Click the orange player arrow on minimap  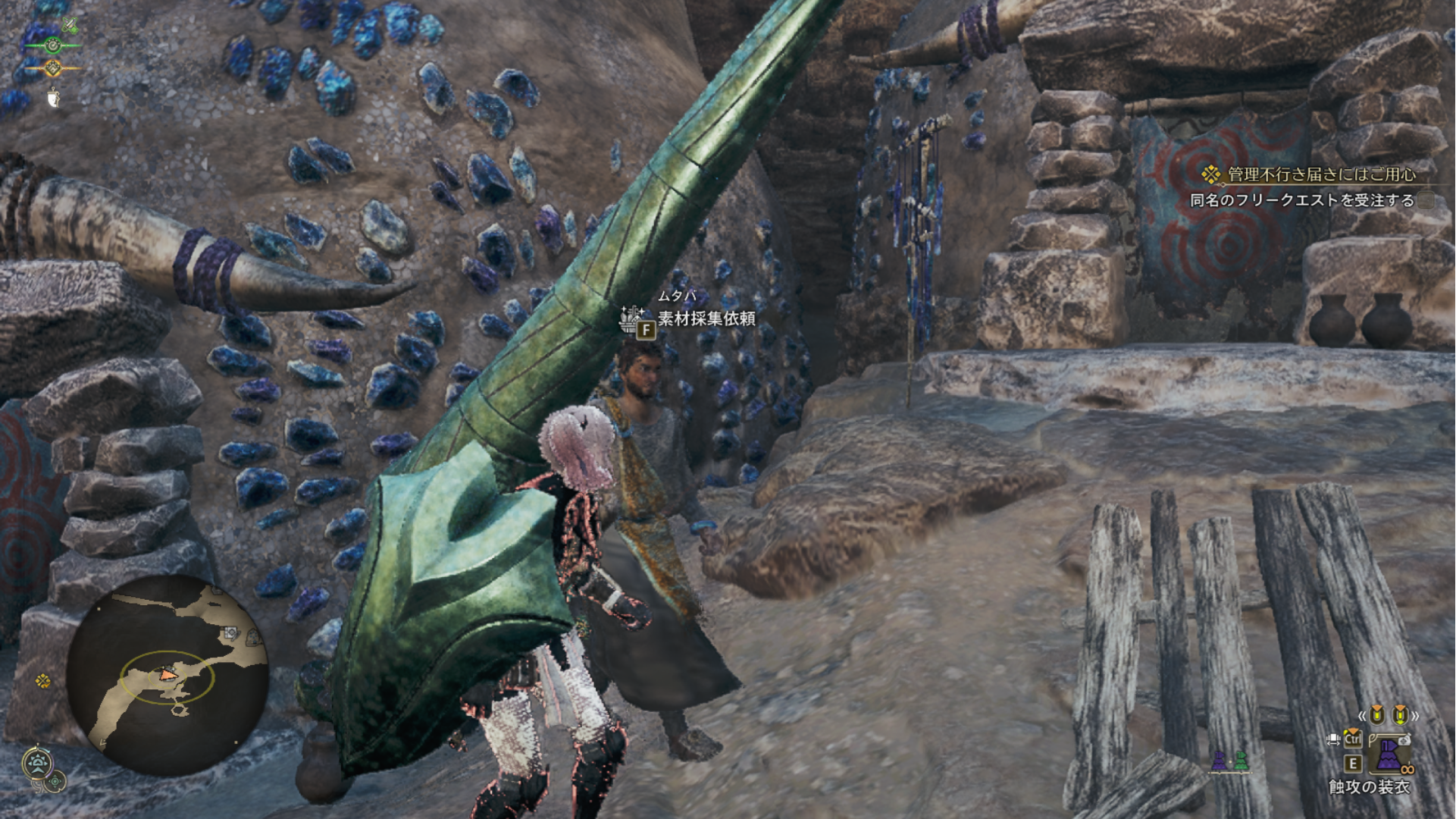[x=168, y=674]
